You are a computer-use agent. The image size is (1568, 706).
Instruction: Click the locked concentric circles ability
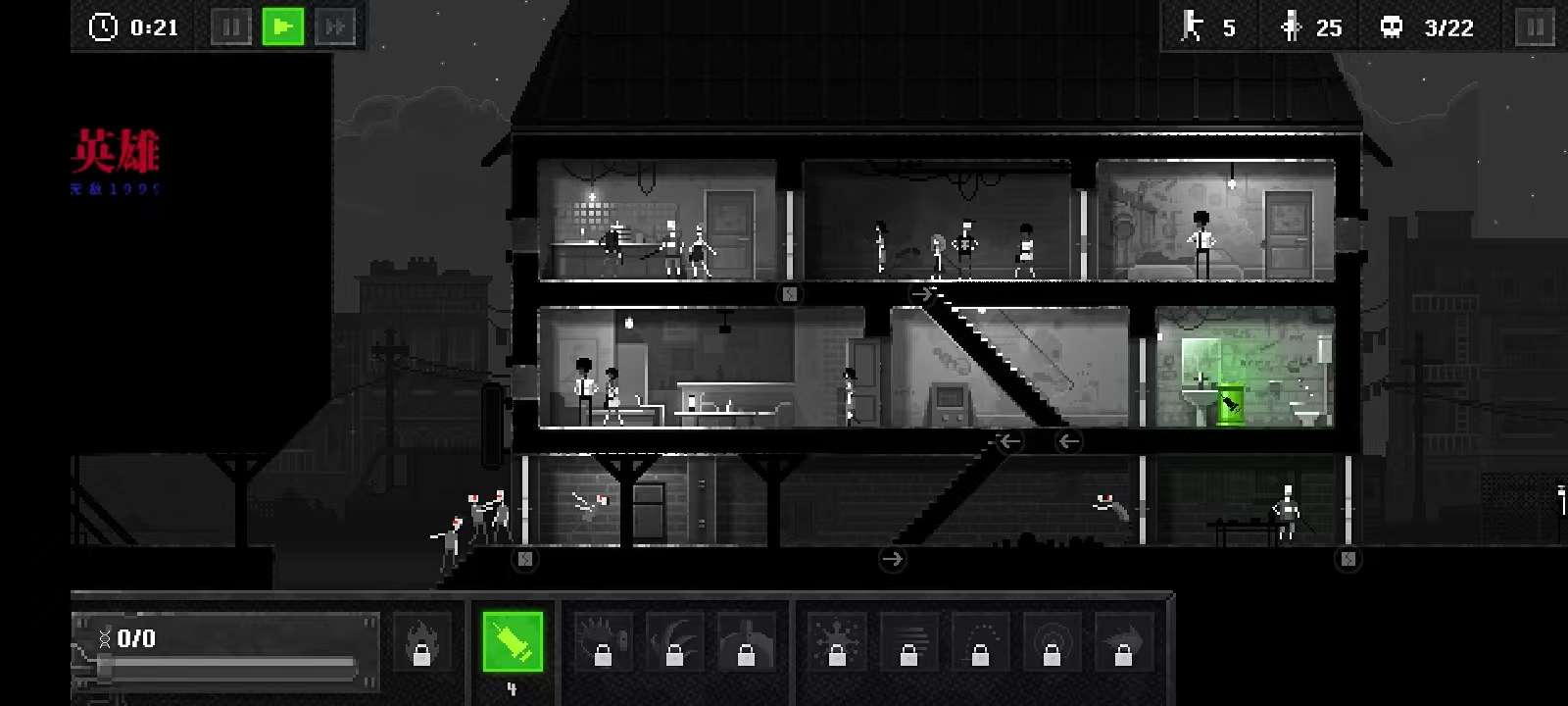click(x=1052, y=642)
